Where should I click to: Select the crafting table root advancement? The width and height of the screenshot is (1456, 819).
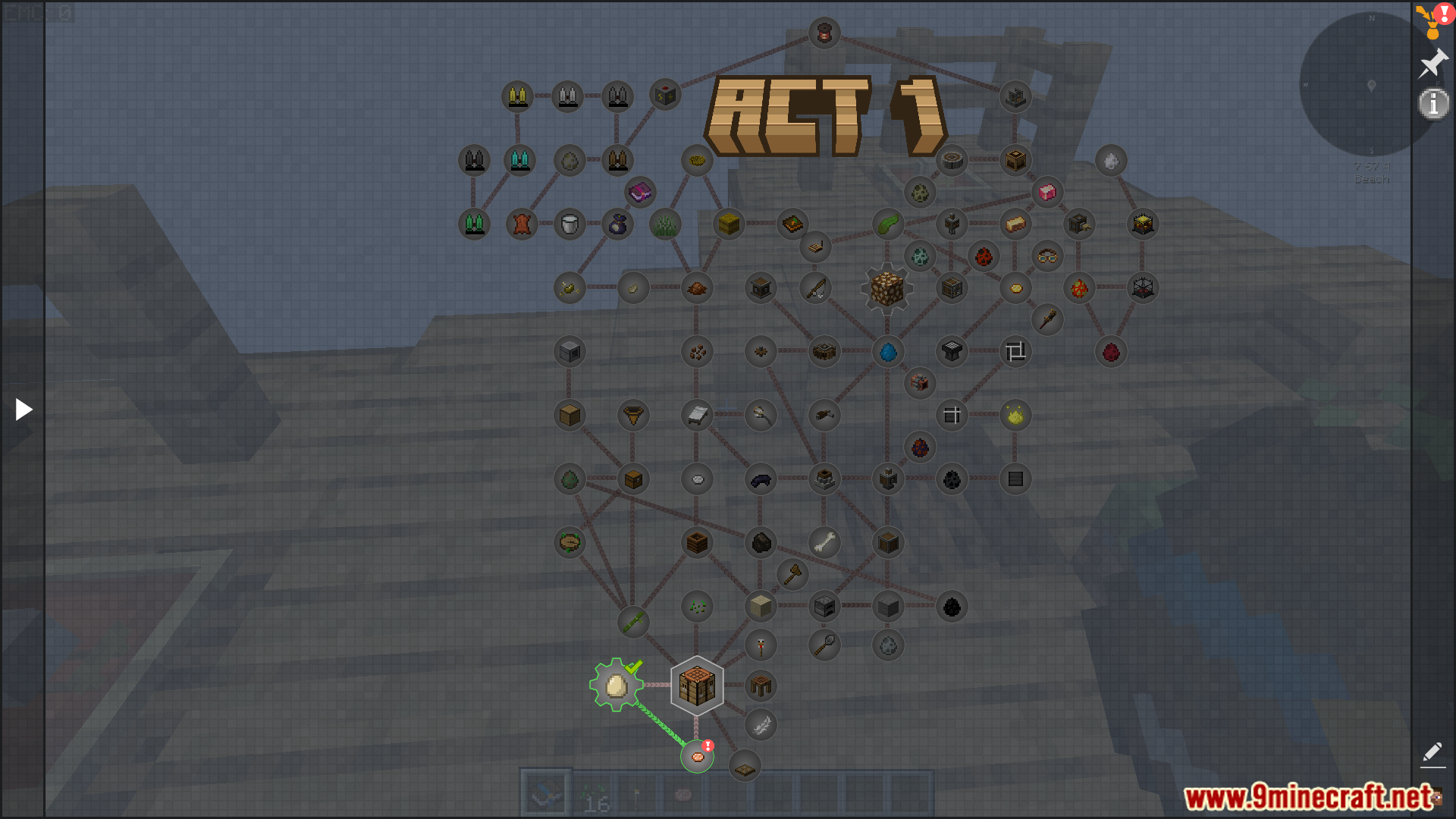696,686
